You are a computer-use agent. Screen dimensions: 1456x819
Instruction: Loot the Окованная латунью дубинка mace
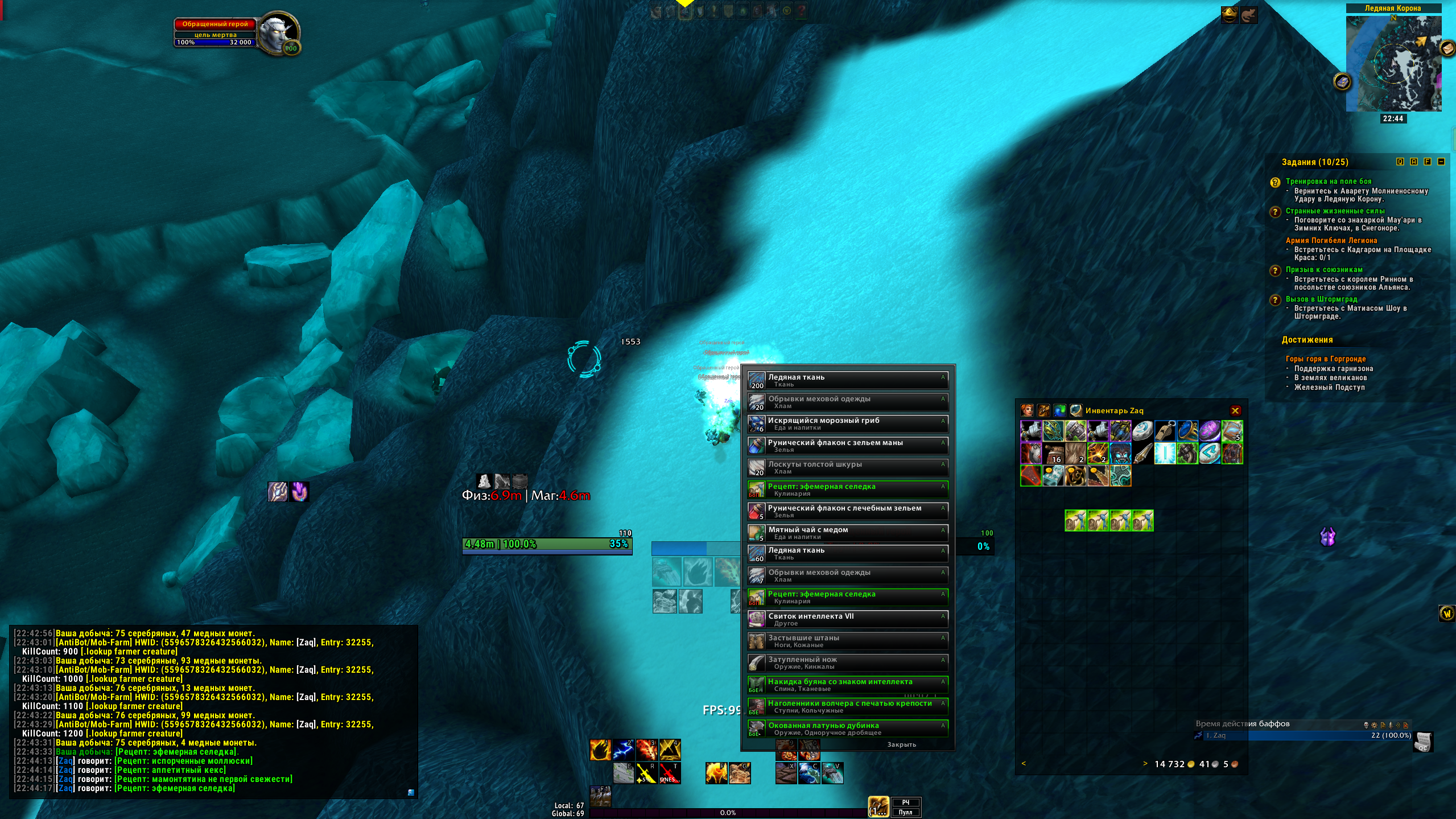click(848, 728)
